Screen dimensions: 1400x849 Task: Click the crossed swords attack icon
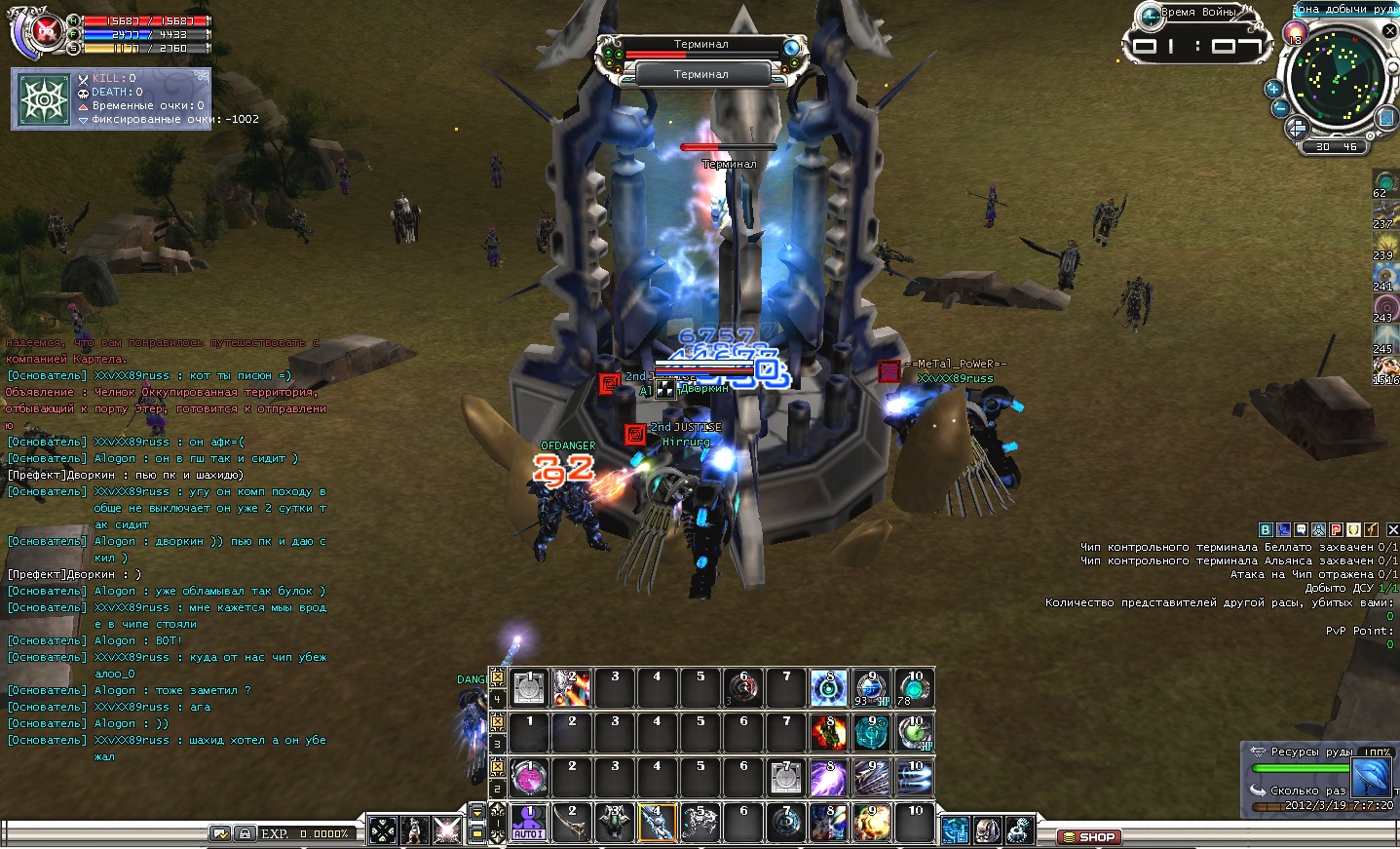pyautogui.click(x=447, y=830)
